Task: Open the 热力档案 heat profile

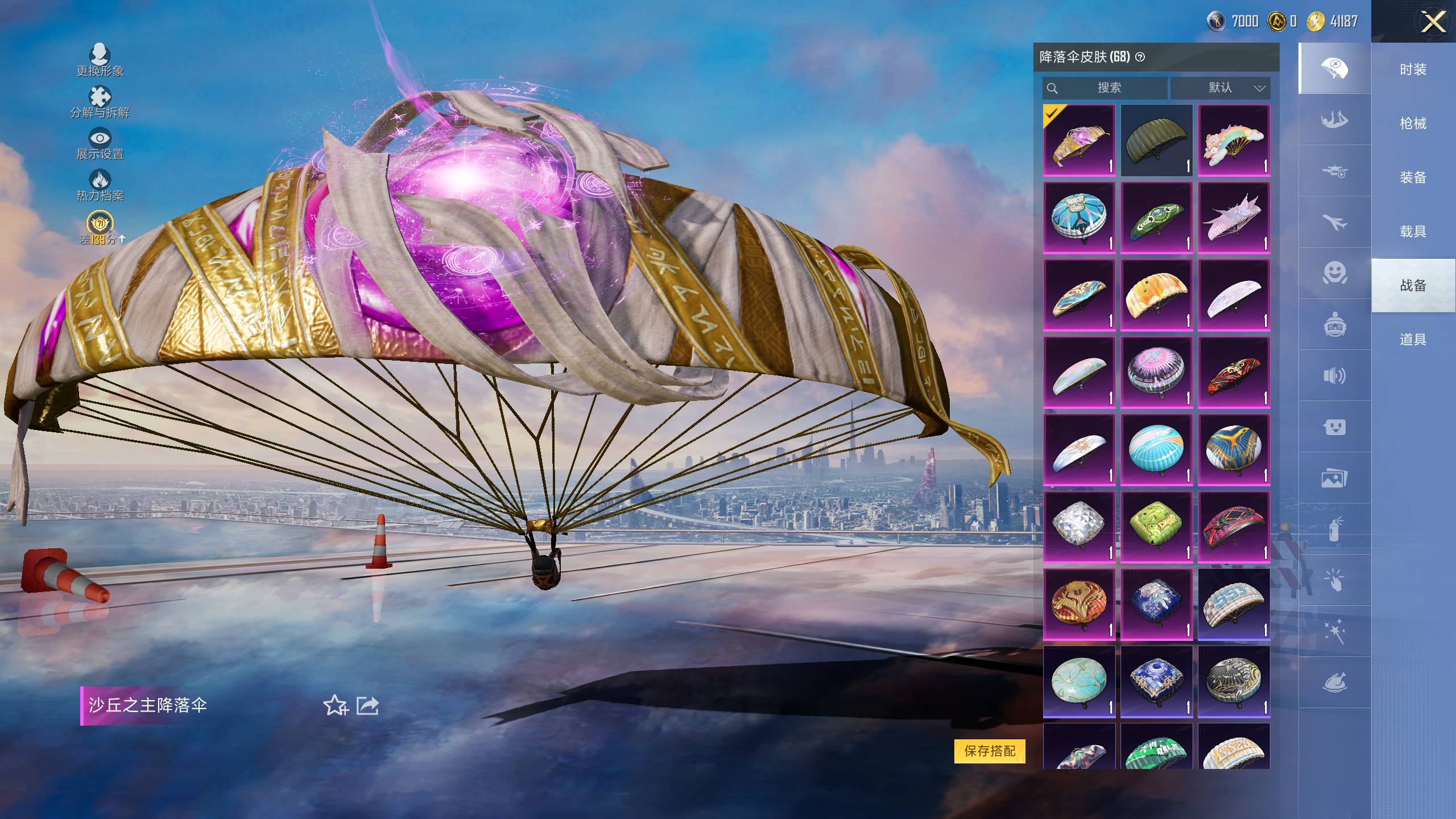Action: [x=100, y=185]
